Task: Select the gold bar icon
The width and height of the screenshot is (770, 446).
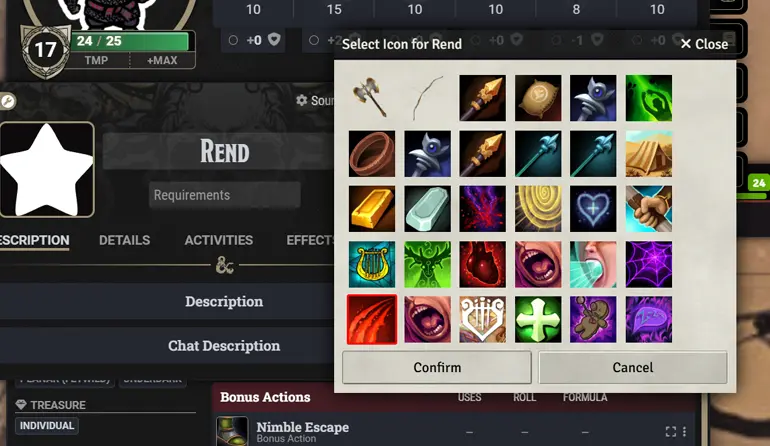Action: [372, 209]
